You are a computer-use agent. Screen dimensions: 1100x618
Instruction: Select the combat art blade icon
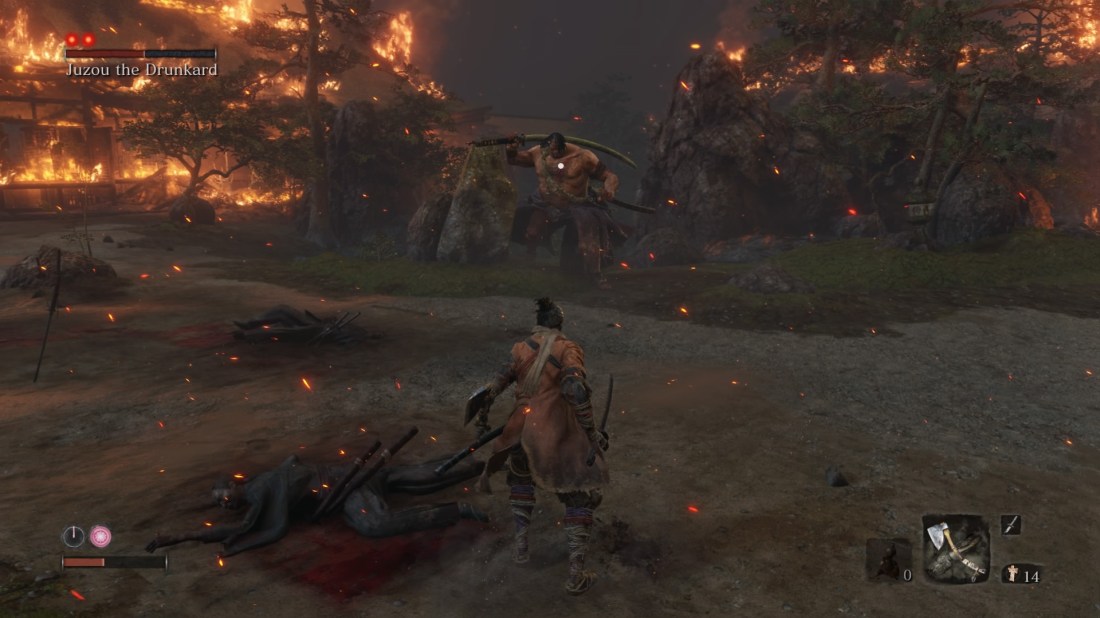click(x=1010, y=524)
